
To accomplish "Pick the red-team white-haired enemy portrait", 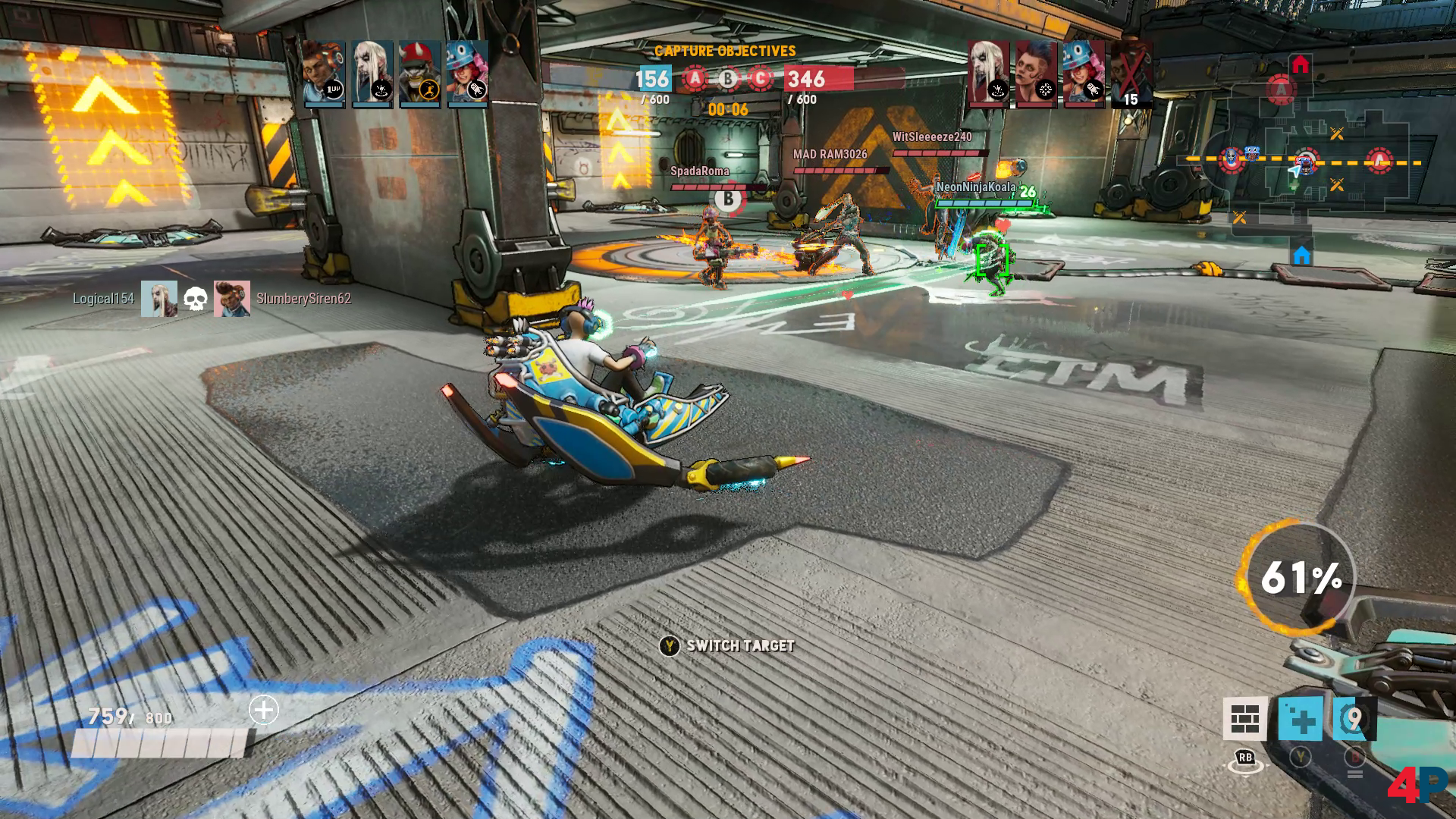I will (x=988, y=72).
